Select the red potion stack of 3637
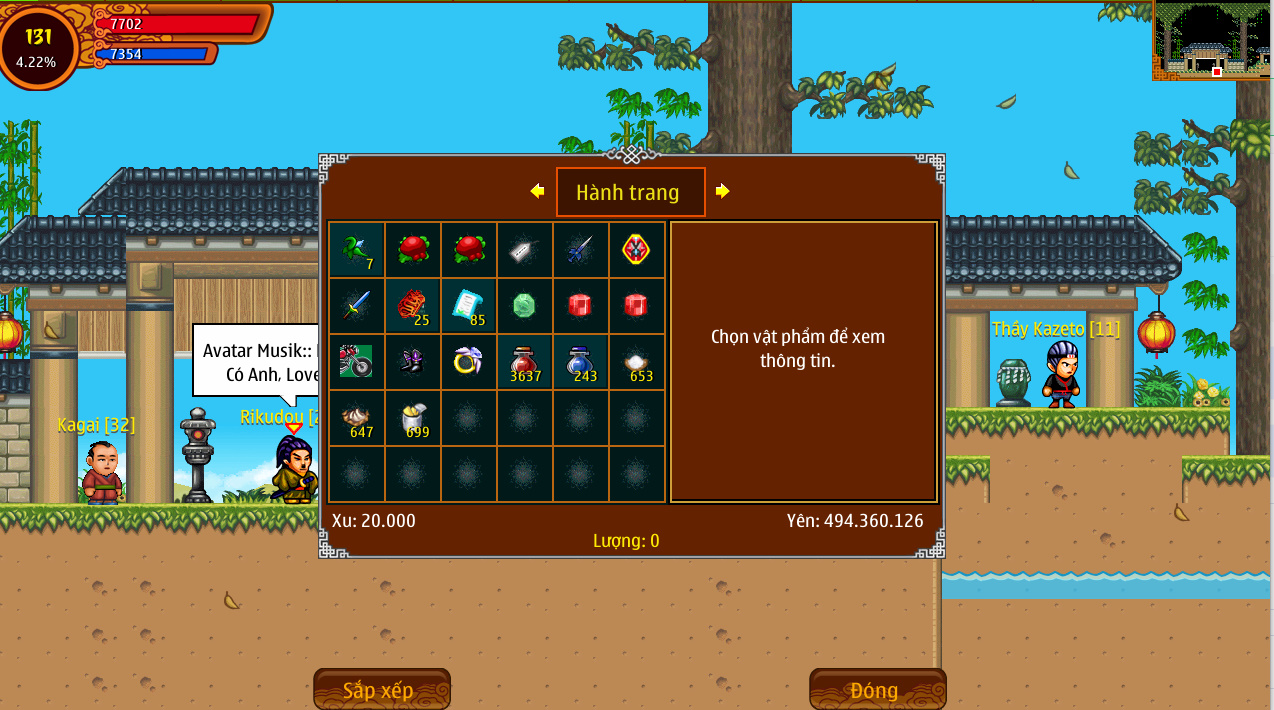 point(525,362)
